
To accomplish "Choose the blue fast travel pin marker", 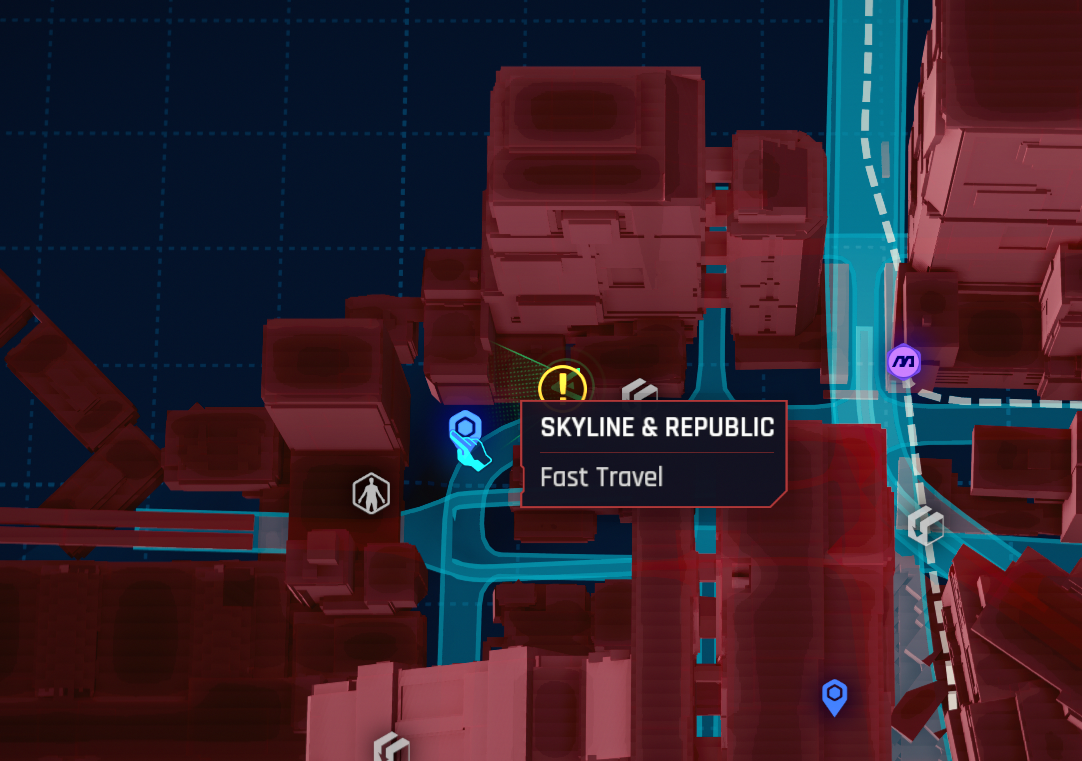I will pyautogui.click(x=834, y=695).
